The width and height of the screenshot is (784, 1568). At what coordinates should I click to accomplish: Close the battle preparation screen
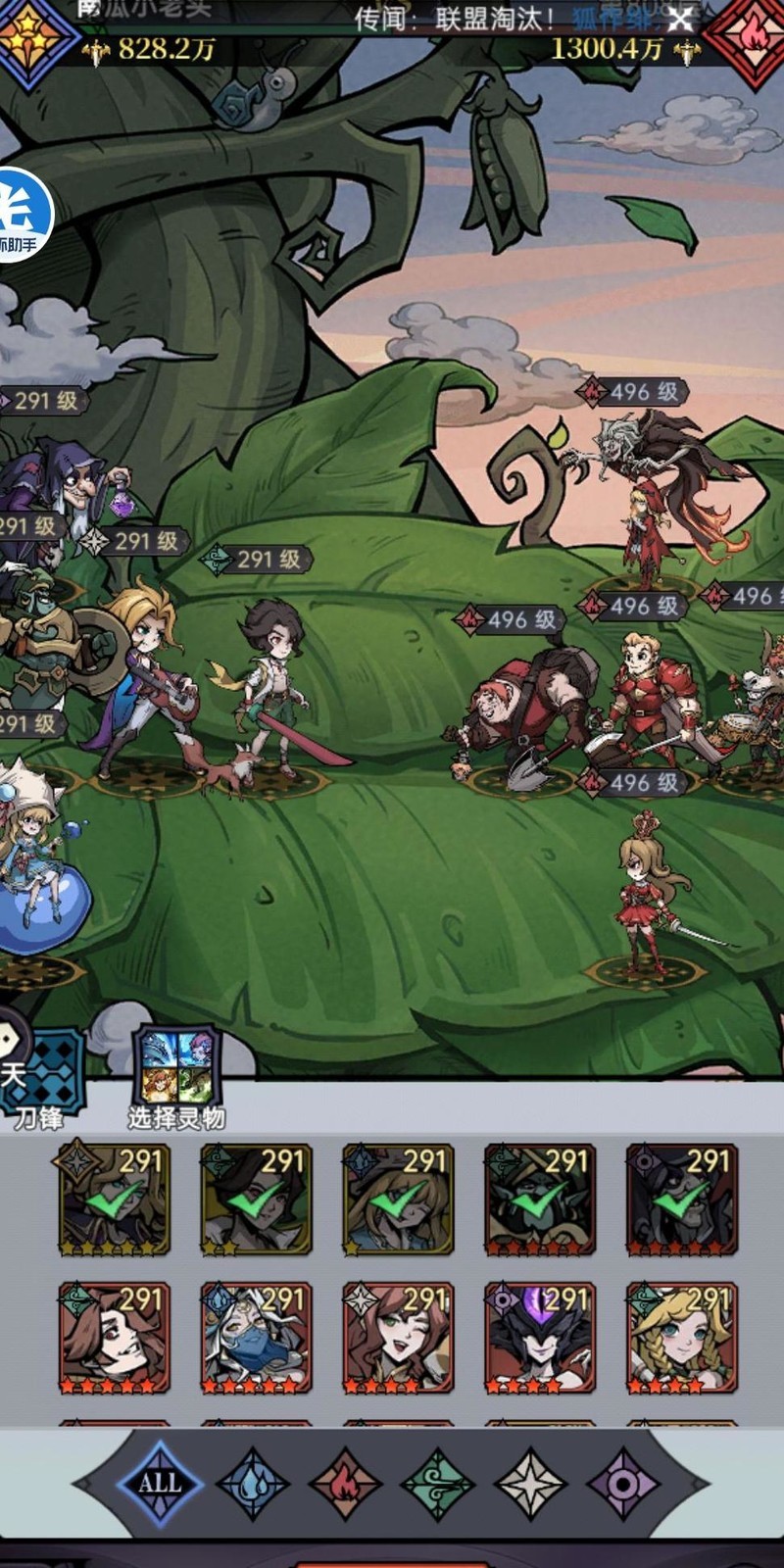(x=679, y=19)
